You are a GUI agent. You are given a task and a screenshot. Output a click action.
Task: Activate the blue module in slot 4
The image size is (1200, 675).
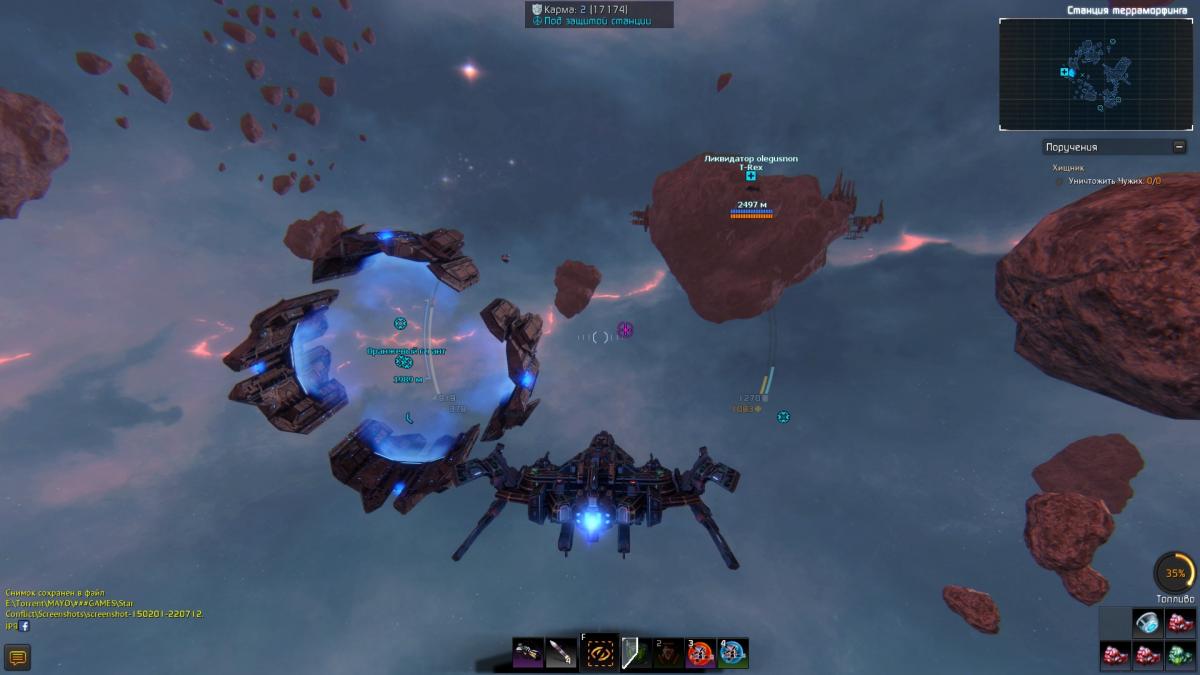point(733,653)
